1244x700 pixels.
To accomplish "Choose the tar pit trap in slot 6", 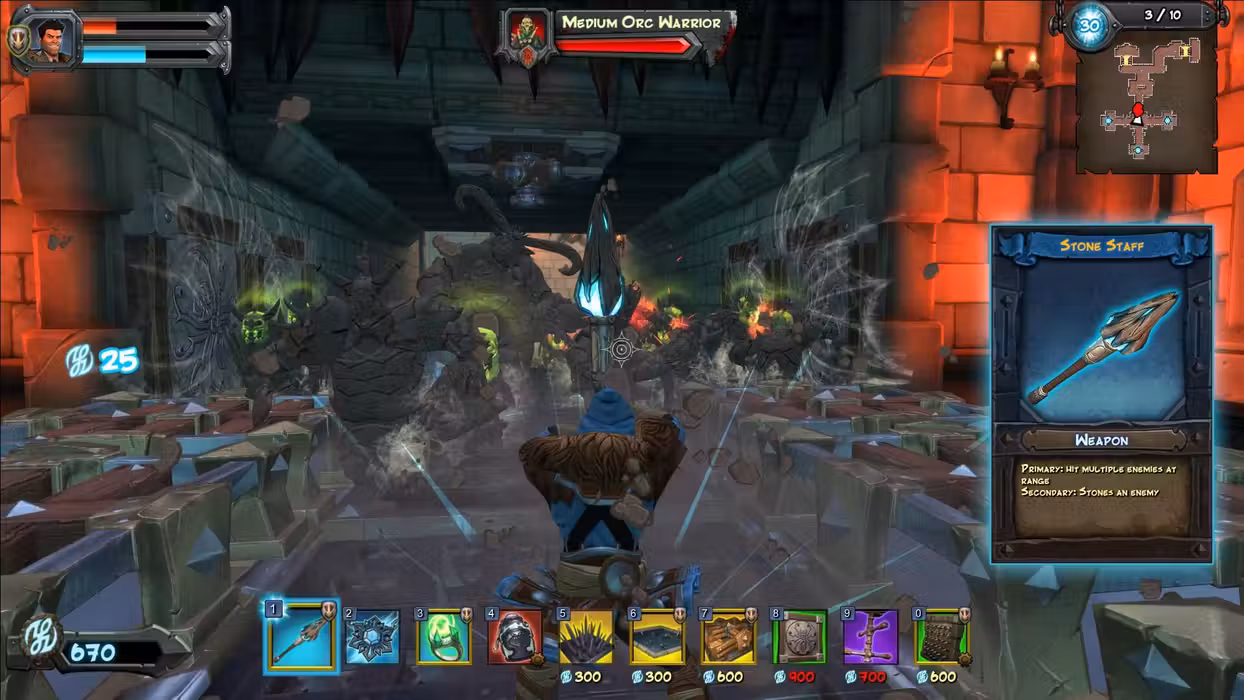I will click(657, 637).
